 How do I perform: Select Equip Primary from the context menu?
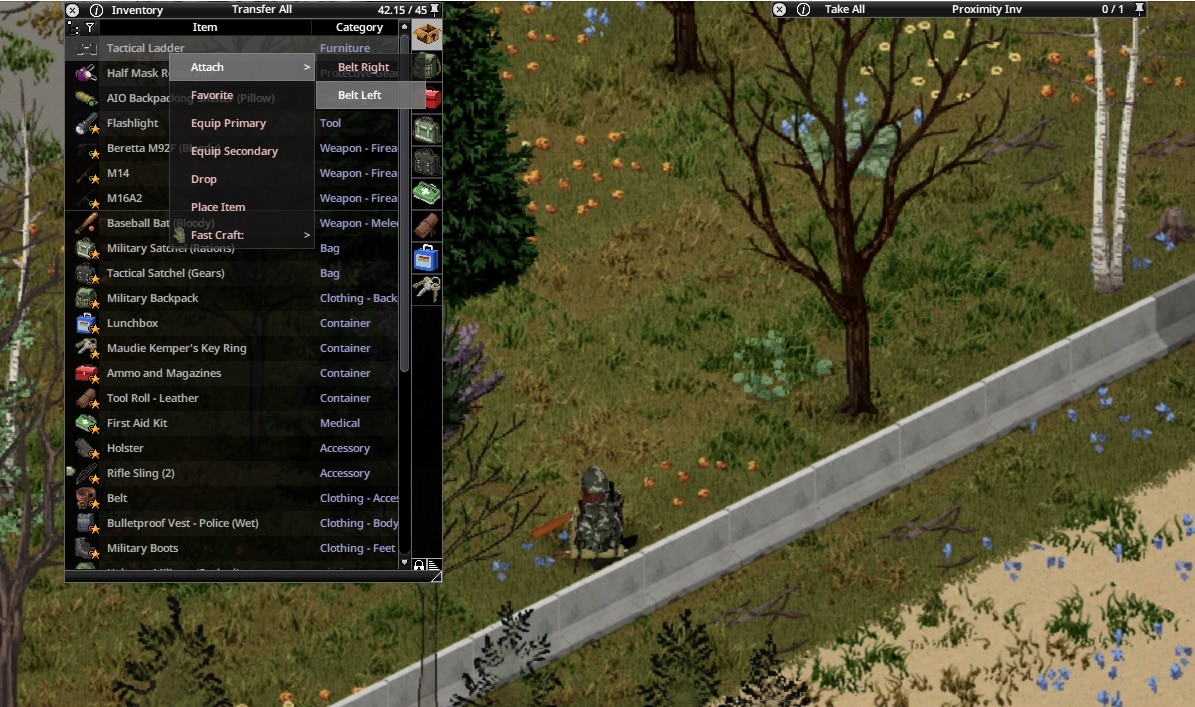pos(228,123)
